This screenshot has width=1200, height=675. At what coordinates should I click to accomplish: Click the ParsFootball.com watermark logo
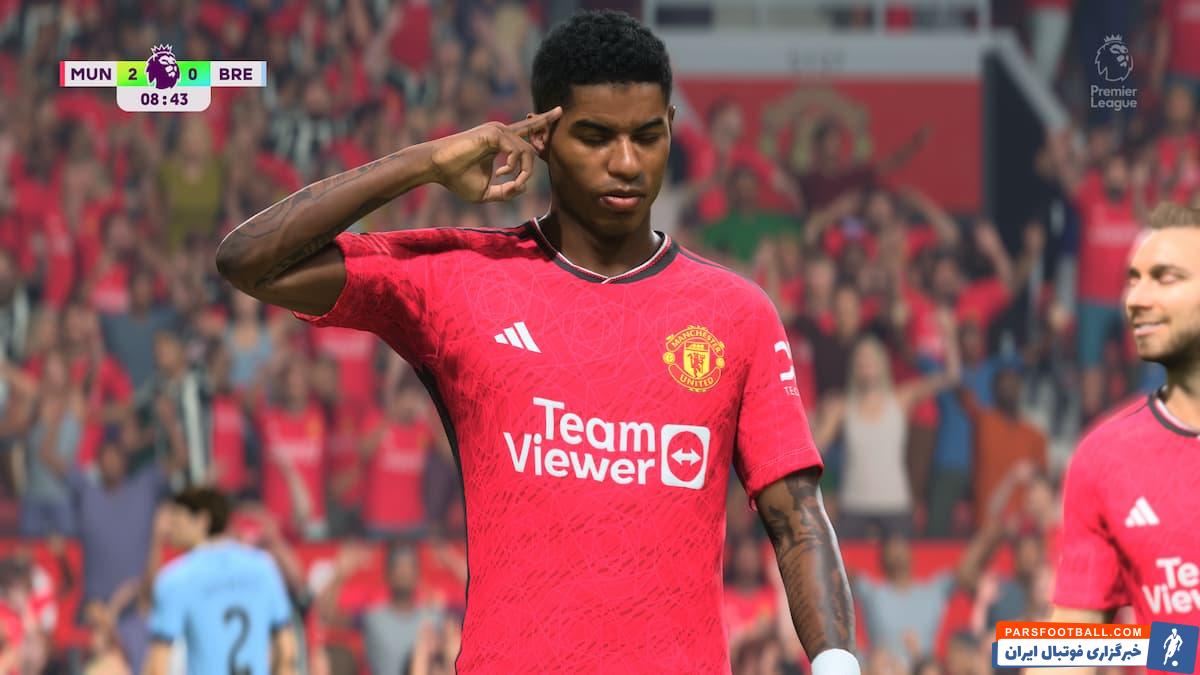pos(1094,645)
